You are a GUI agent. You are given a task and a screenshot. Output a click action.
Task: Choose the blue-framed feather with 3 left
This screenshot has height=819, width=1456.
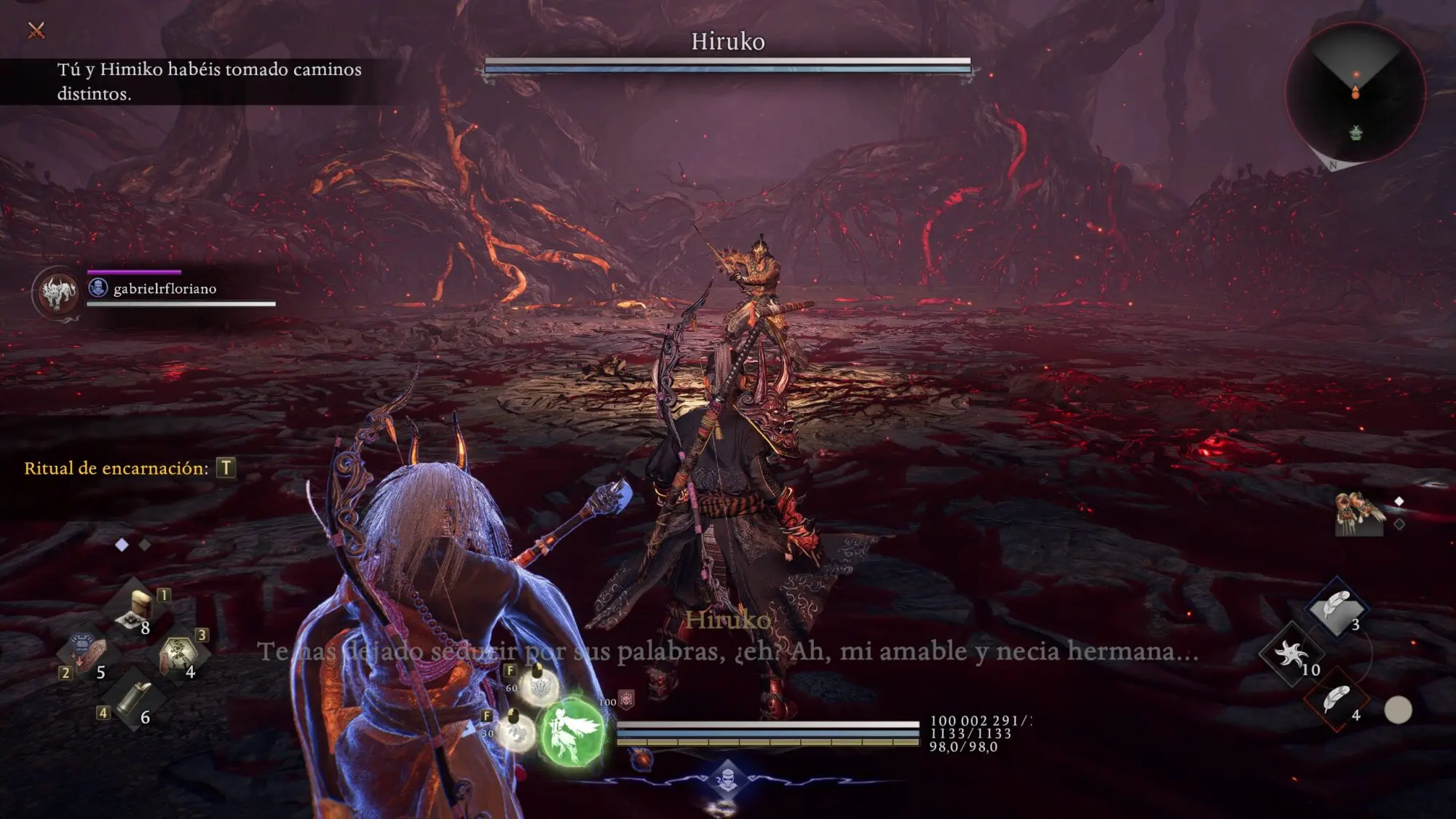point(1337,607)
